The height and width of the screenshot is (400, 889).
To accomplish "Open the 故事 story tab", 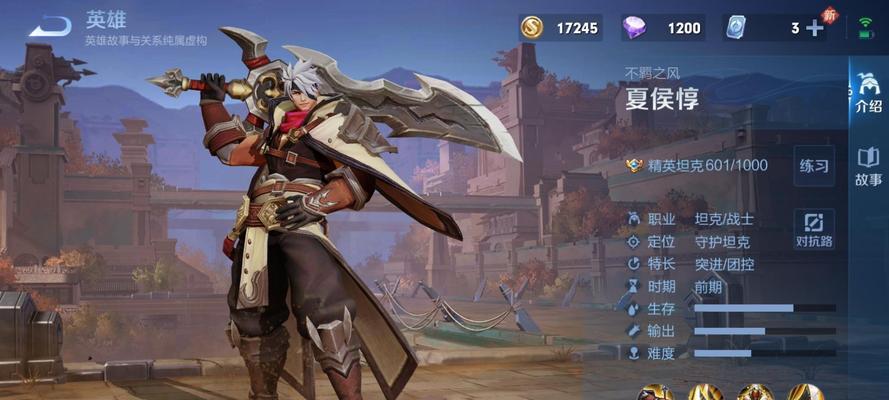I will click(x=868, y=167).
